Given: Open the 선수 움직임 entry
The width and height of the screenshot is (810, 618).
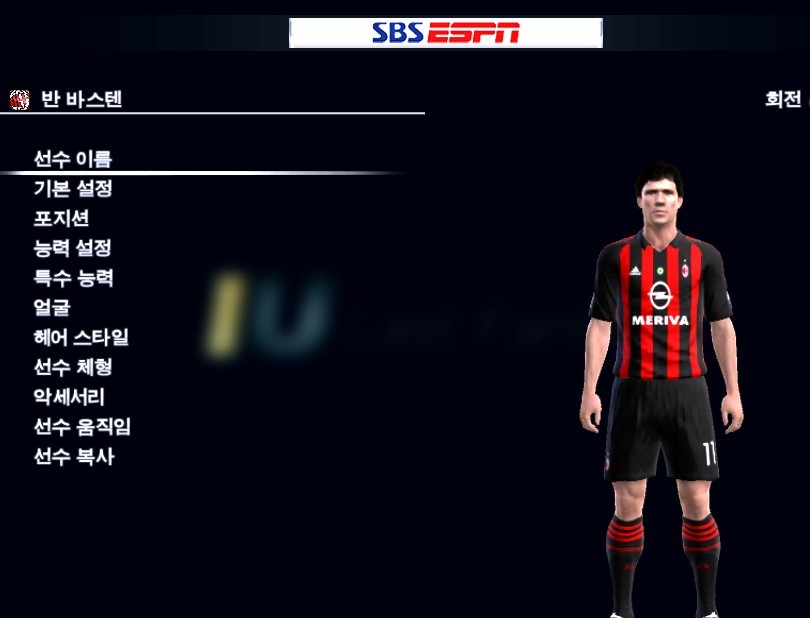Looking at the screenshot, I should click(82, 427).
